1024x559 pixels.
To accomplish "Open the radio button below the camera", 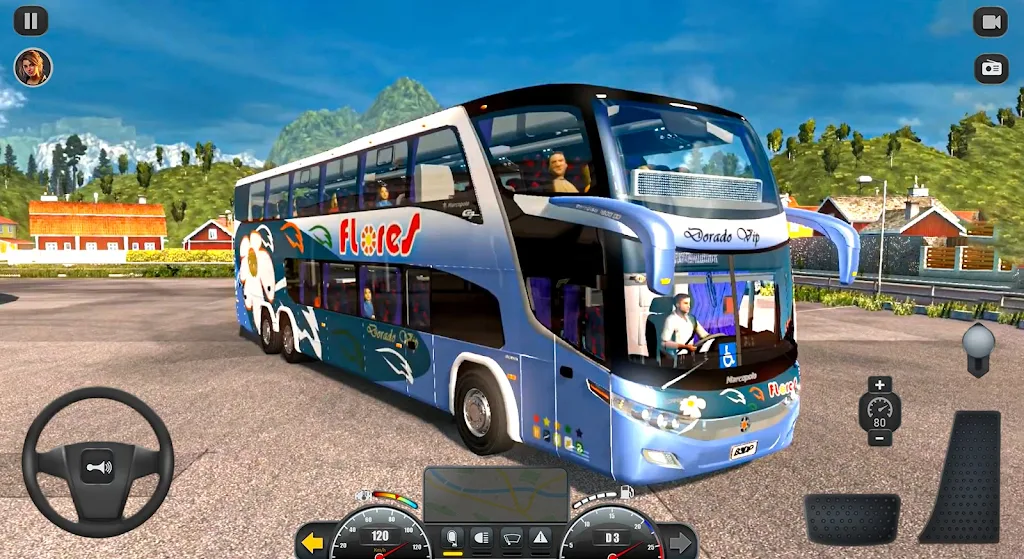I will tap(990, 68).
